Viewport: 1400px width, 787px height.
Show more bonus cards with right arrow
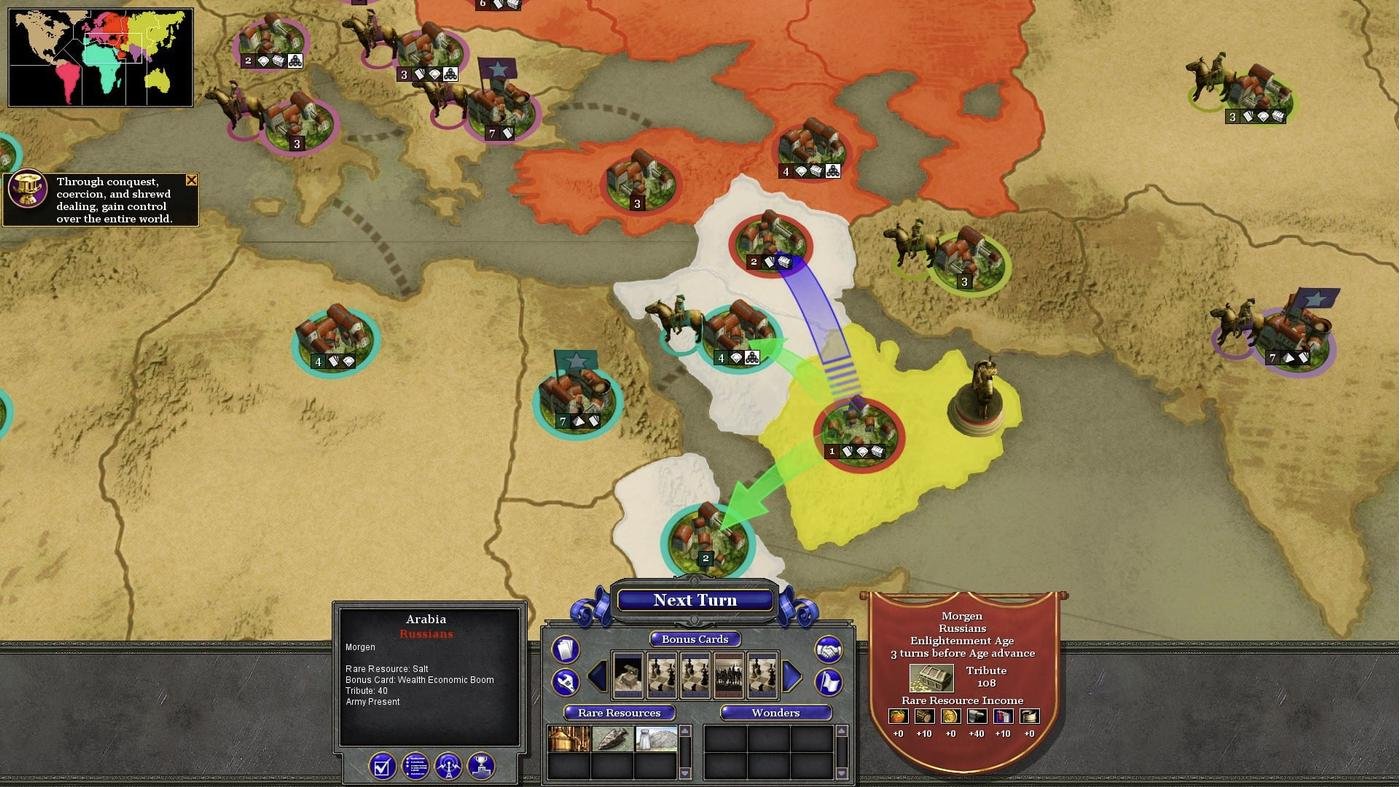click(791, 677)
